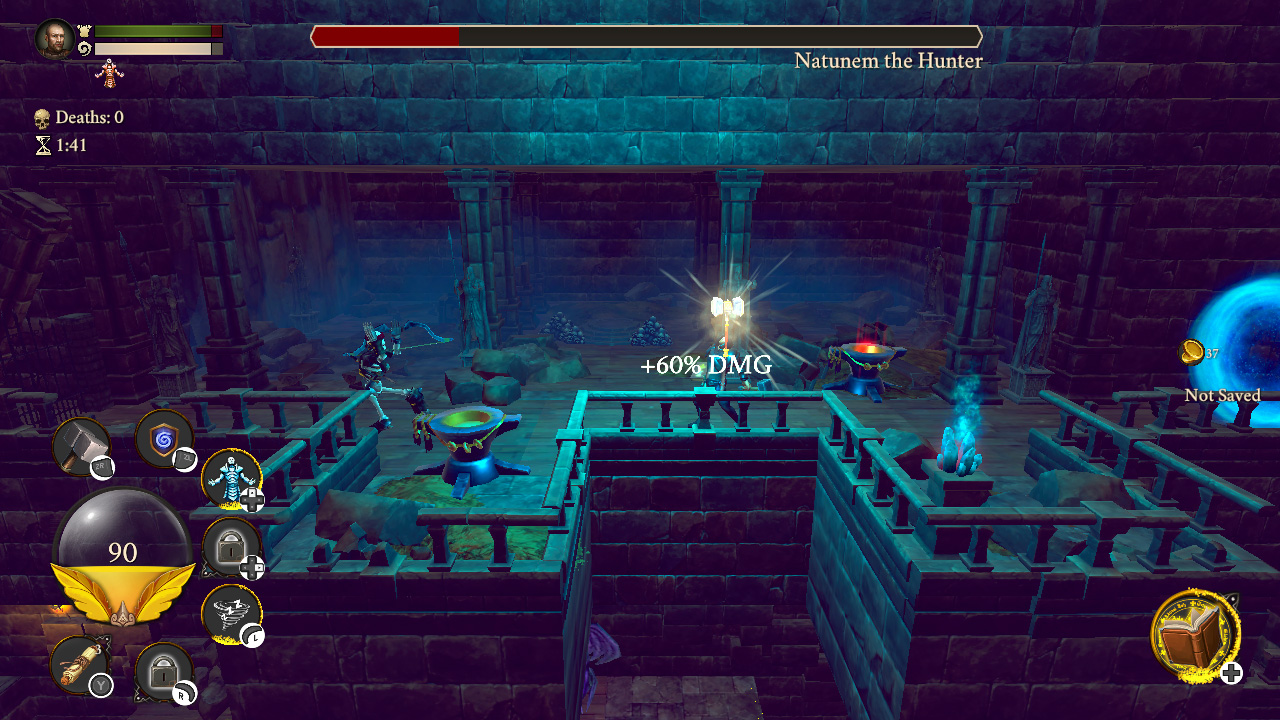Click the voodoo doll icon below the portrait
Screen dimensions: 1280x720
(x=109, y=75)
